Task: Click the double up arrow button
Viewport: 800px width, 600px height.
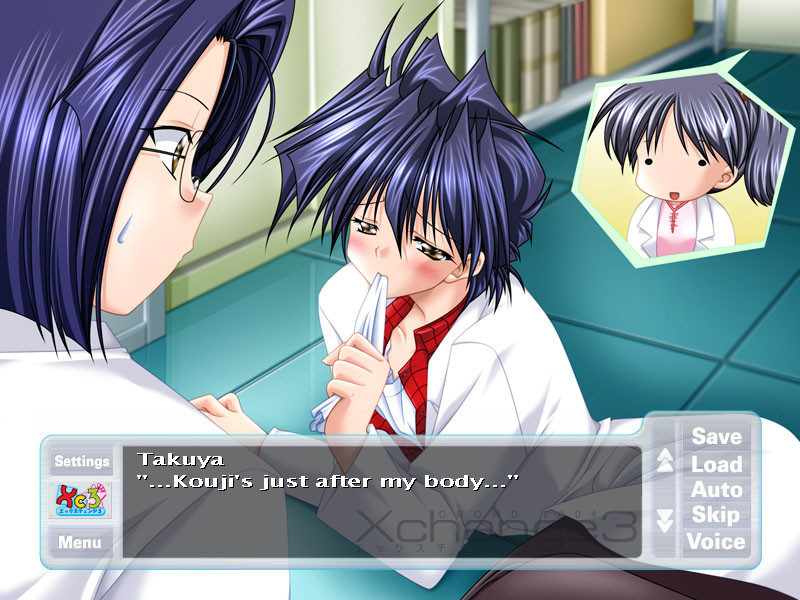Action: pos(665,461)
